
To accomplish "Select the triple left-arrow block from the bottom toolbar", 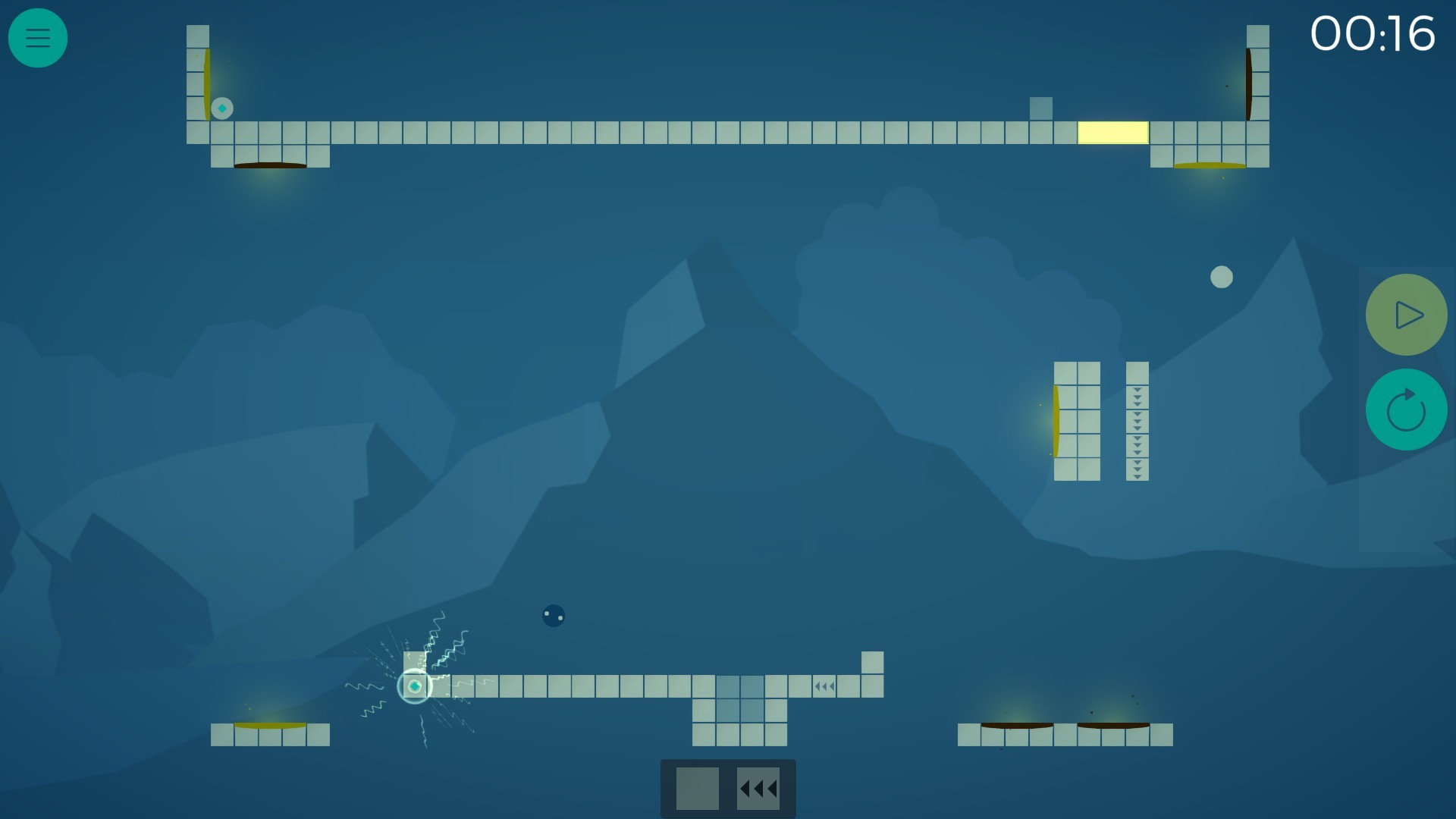I will coord(758,789).
